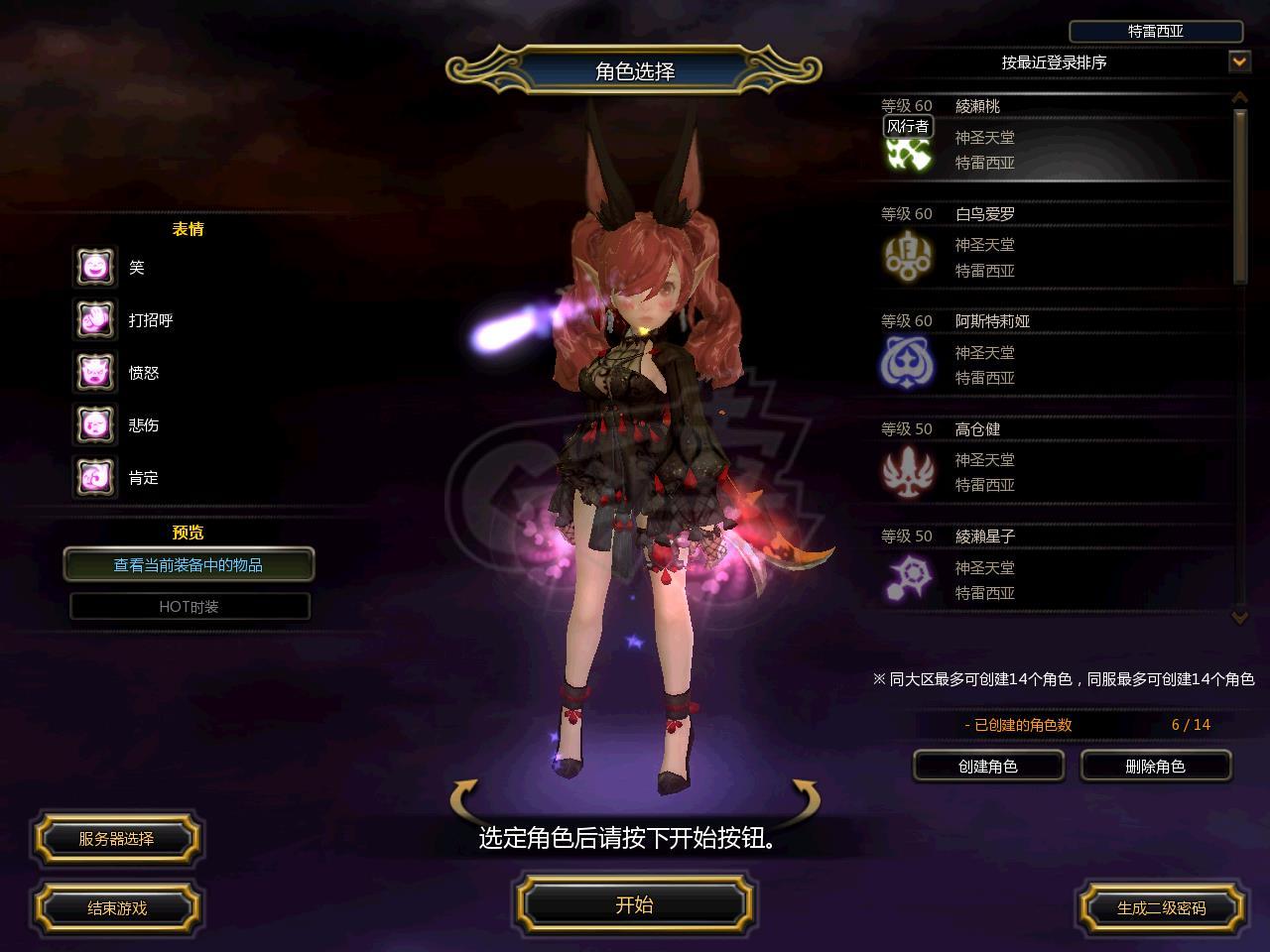Trigger the 打招呼 greeting emote

click(95, 320)
